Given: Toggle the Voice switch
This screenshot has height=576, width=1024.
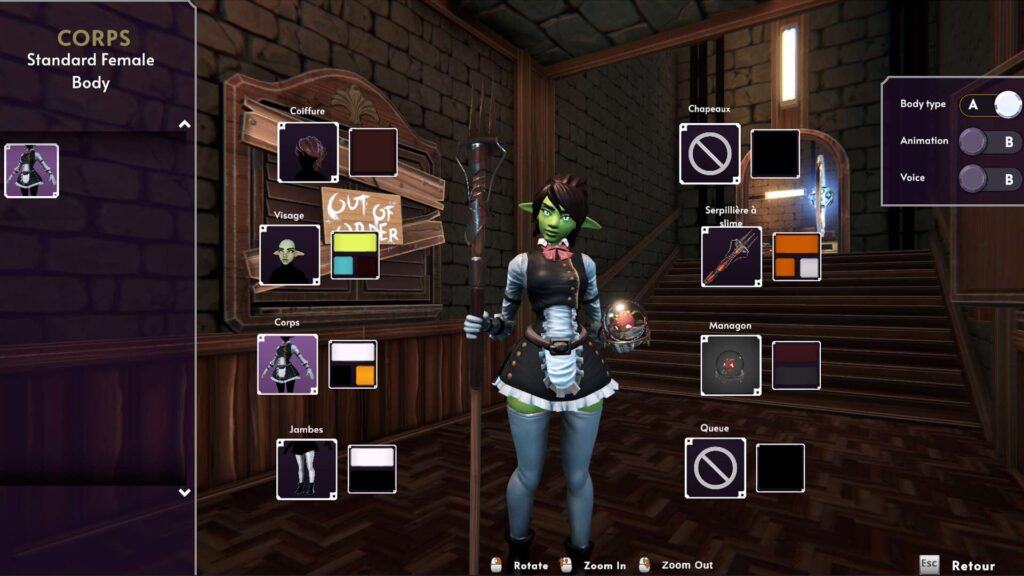Looking at the screenshot, I should (x=991, y=179).
